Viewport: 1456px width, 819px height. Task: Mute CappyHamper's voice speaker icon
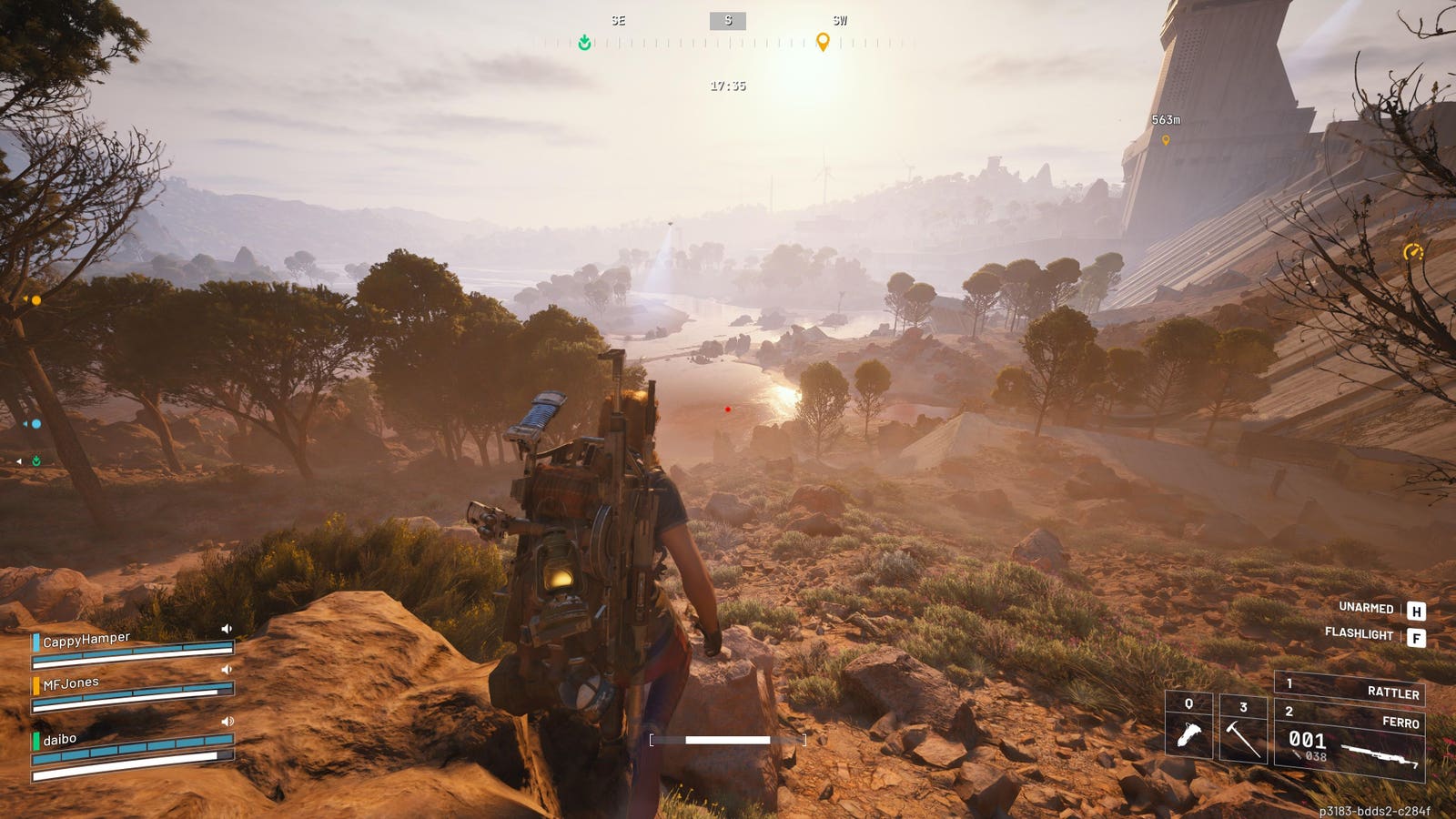tap(228, 628)
